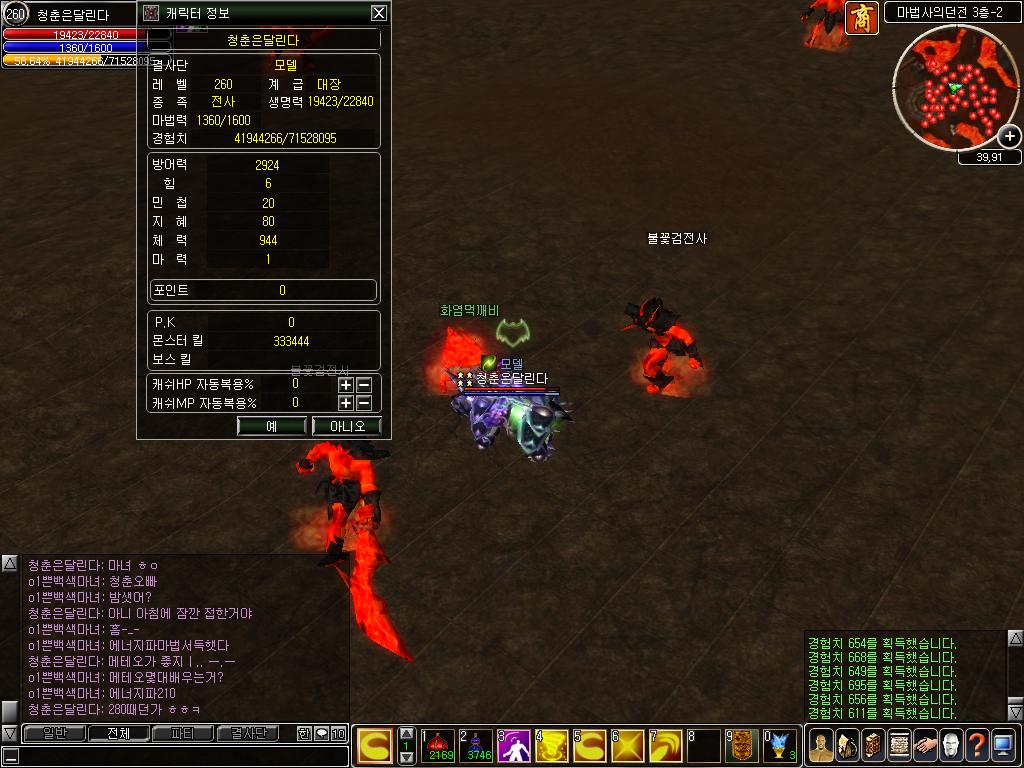
Task: Close the 캐릭터 정보 window
Action: [x=378, y=13]
